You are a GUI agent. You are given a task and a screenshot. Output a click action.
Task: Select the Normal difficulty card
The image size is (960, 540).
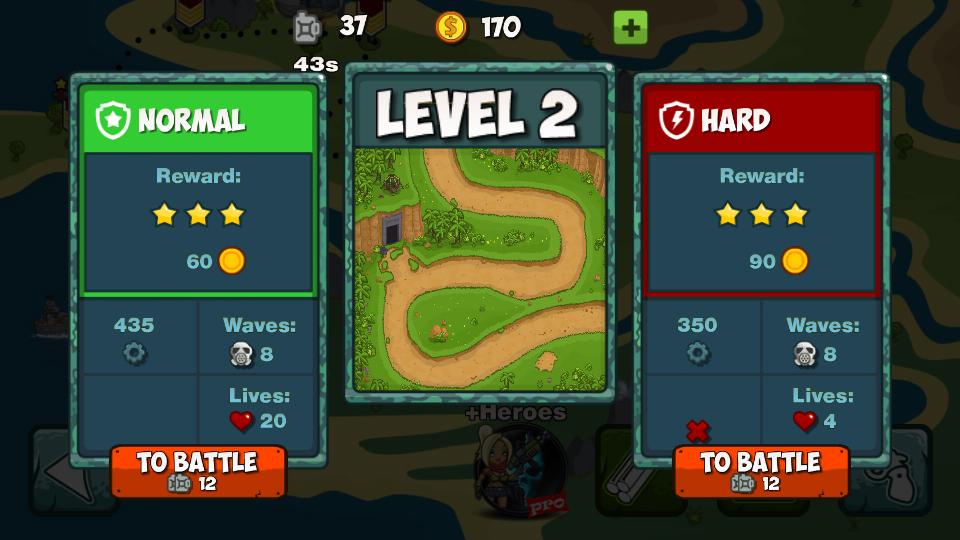(x=198, y=190)
